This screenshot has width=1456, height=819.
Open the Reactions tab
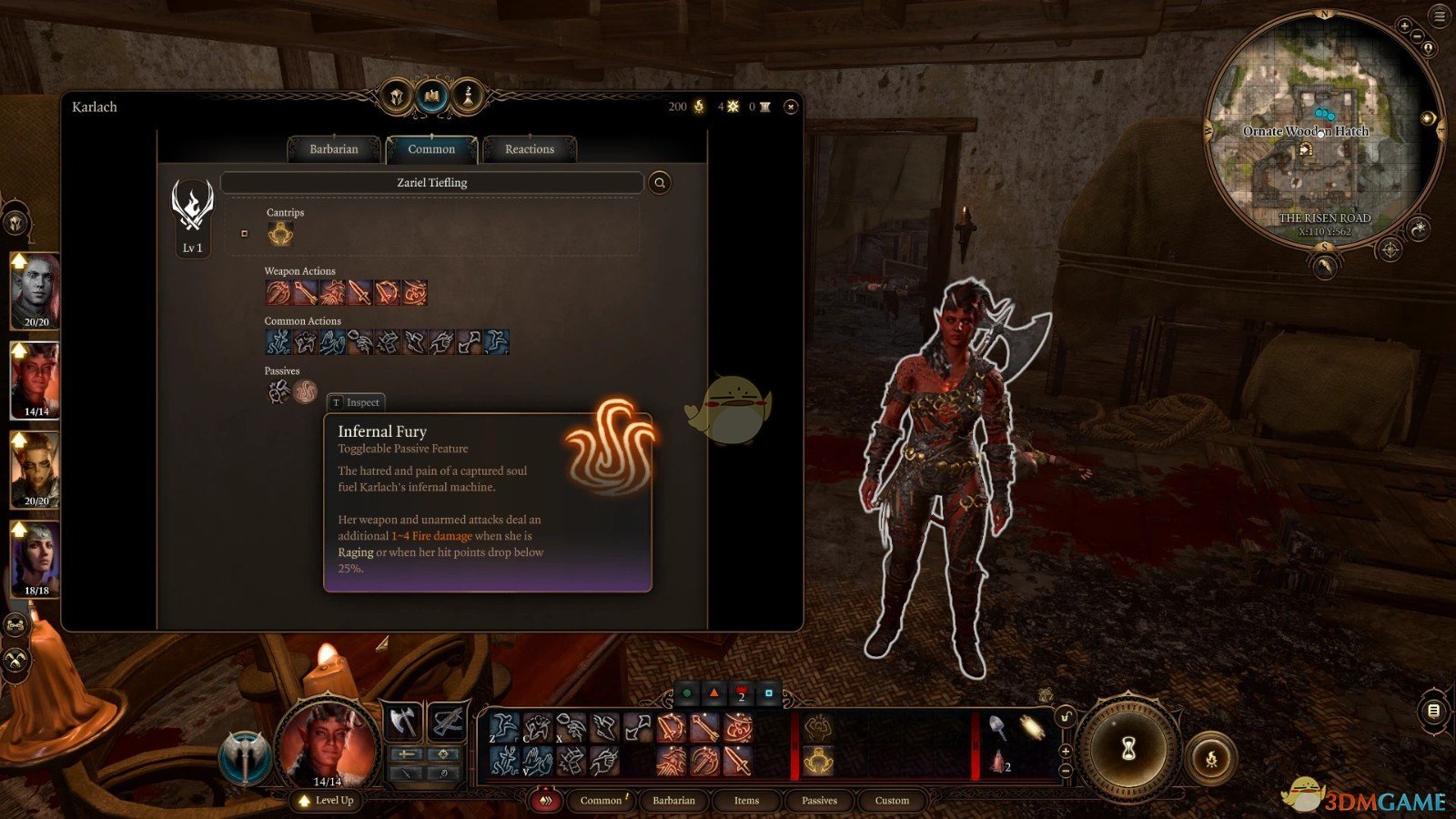point(529,149)
